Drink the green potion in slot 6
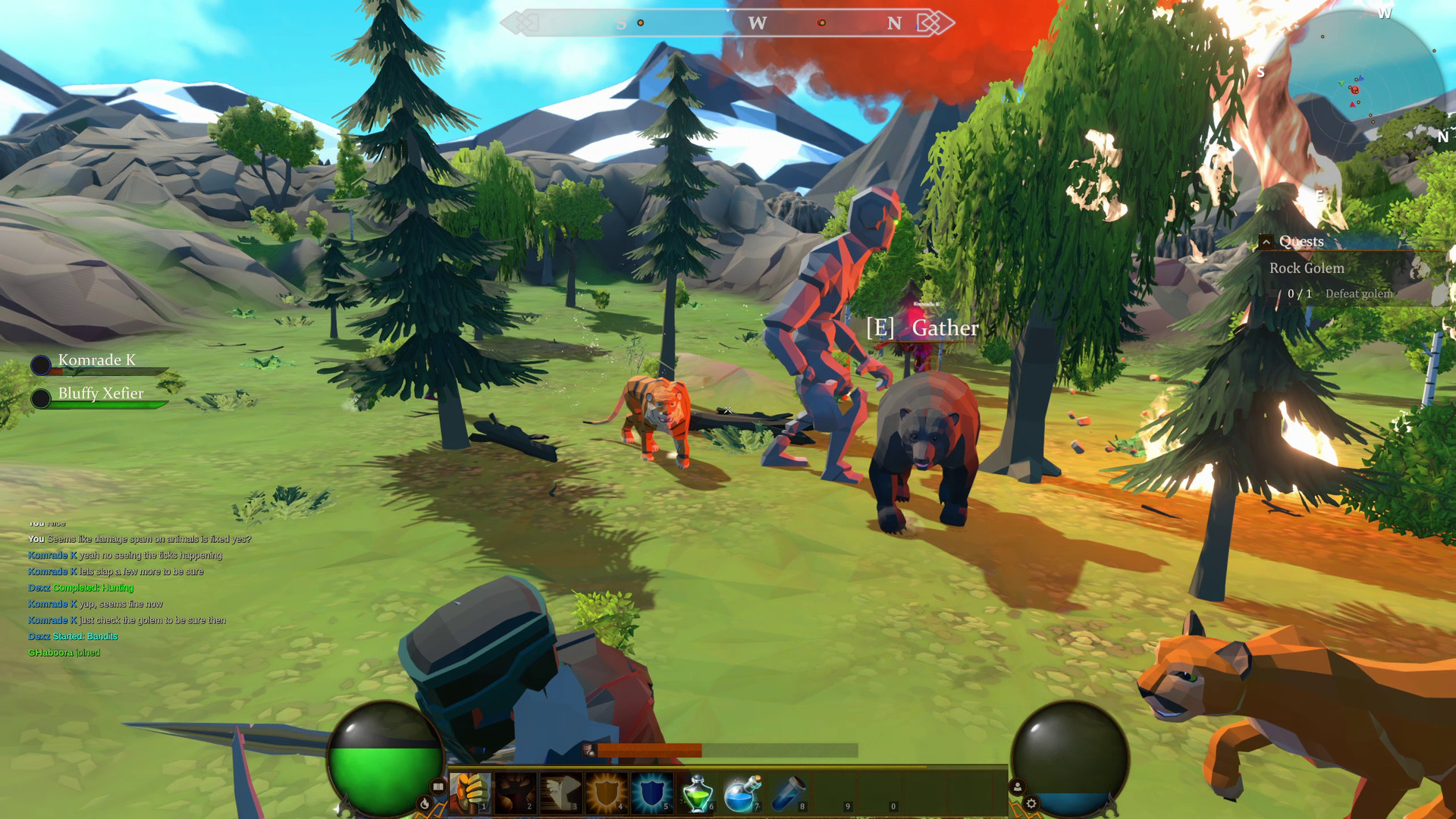Screen dimensions: 1456x819 click(696, 792)
